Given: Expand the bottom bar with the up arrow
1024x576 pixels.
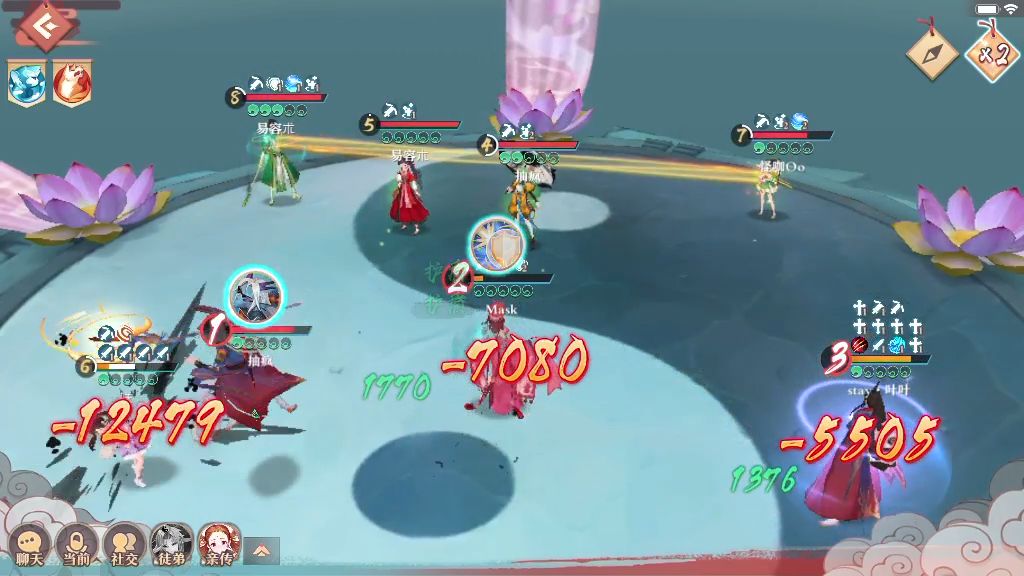Looking at the screenshot, I should tap(262, 550).
